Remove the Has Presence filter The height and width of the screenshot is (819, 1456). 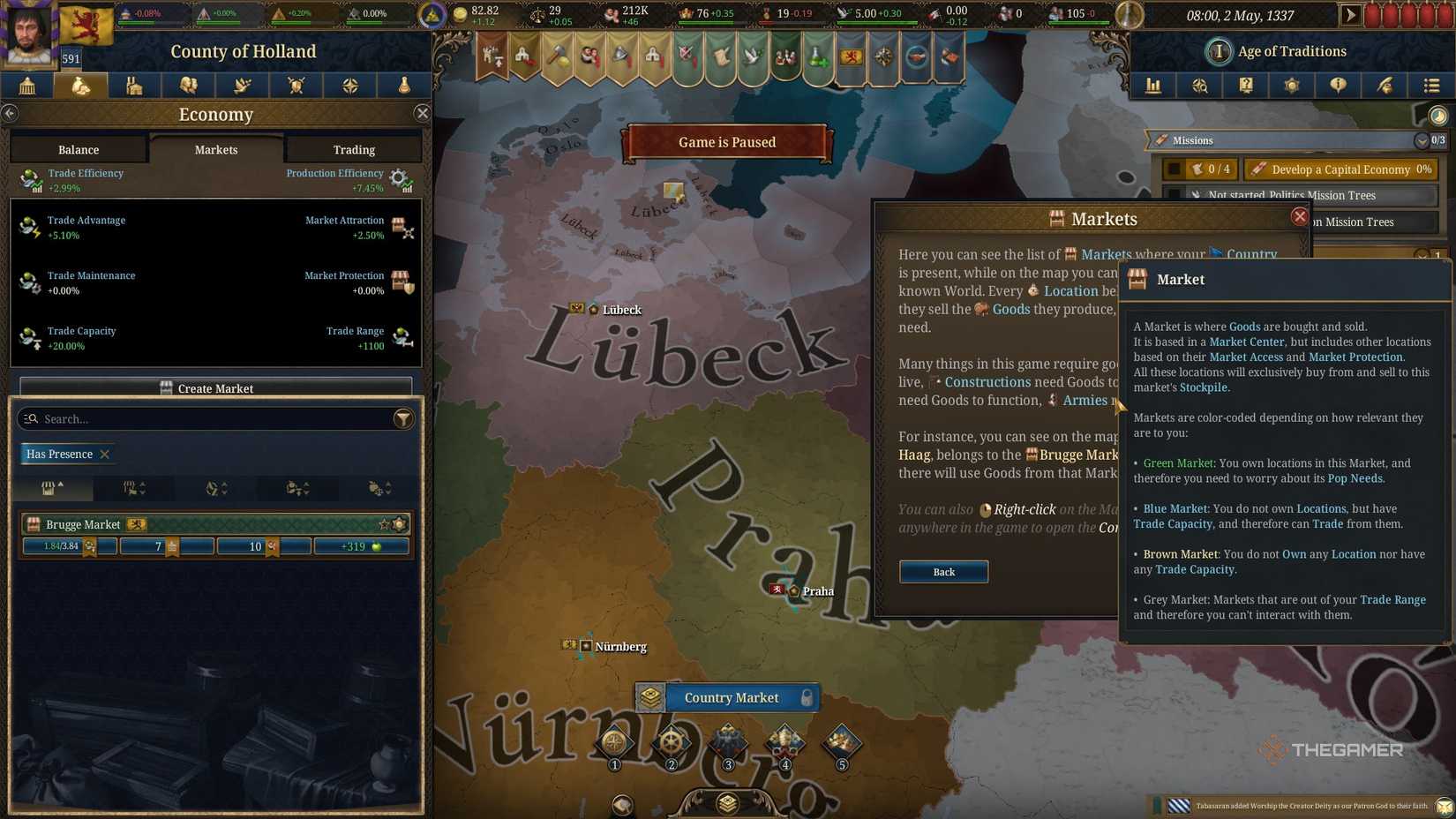tap(104, 454)
